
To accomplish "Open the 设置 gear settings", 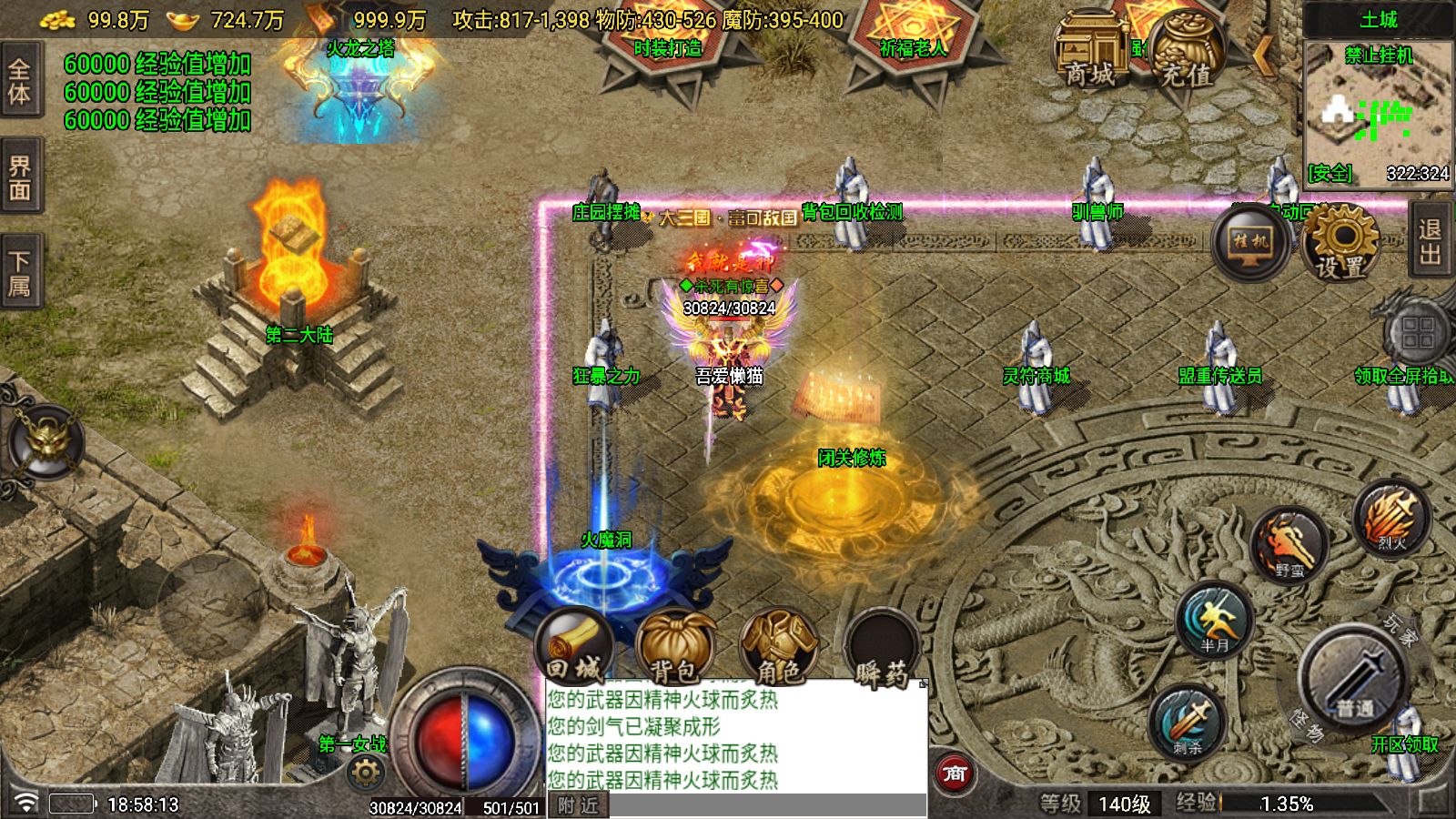I will tap(1340, 242).
